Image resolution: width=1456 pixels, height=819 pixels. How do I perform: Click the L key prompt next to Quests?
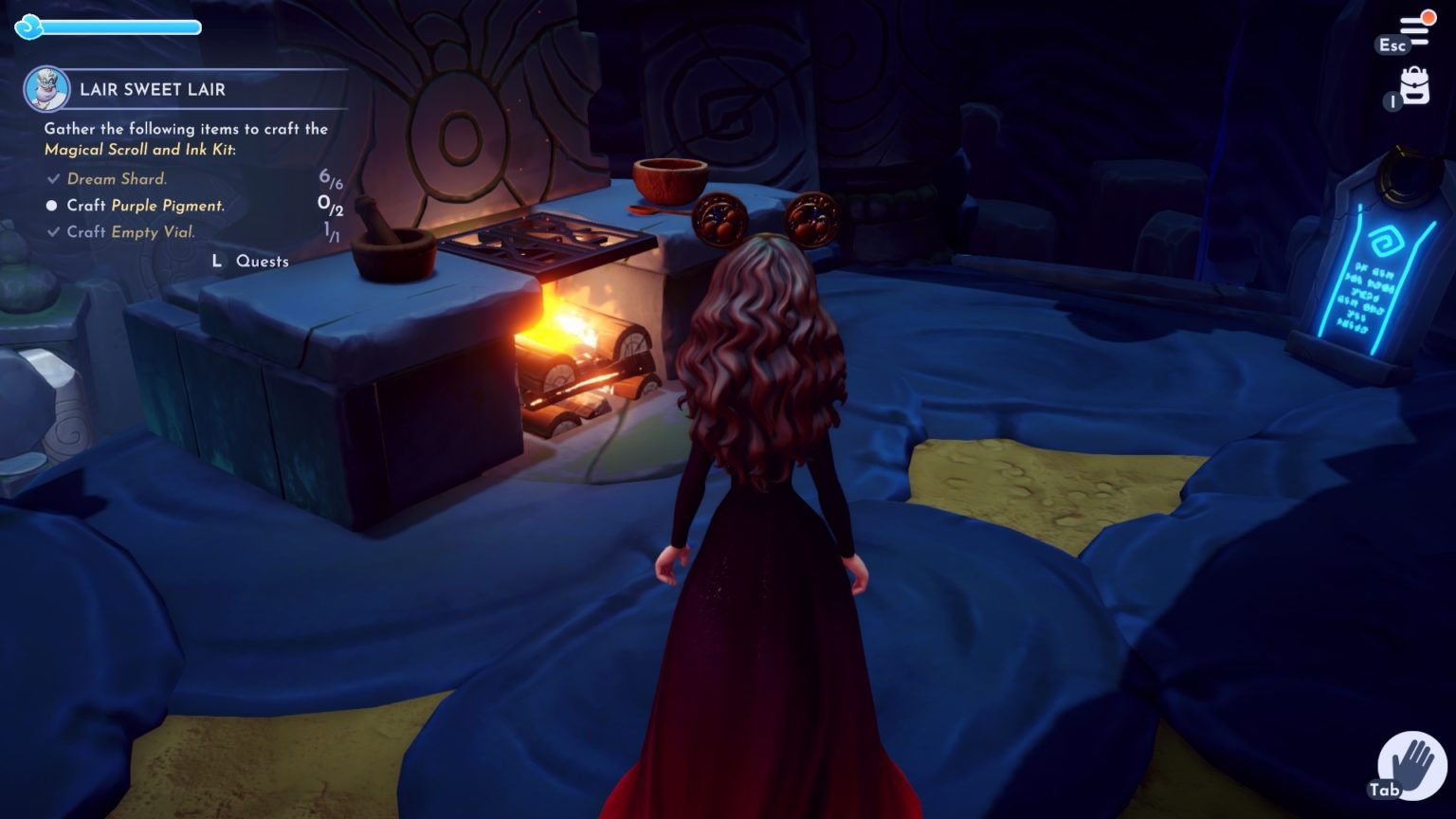point(217,261)
